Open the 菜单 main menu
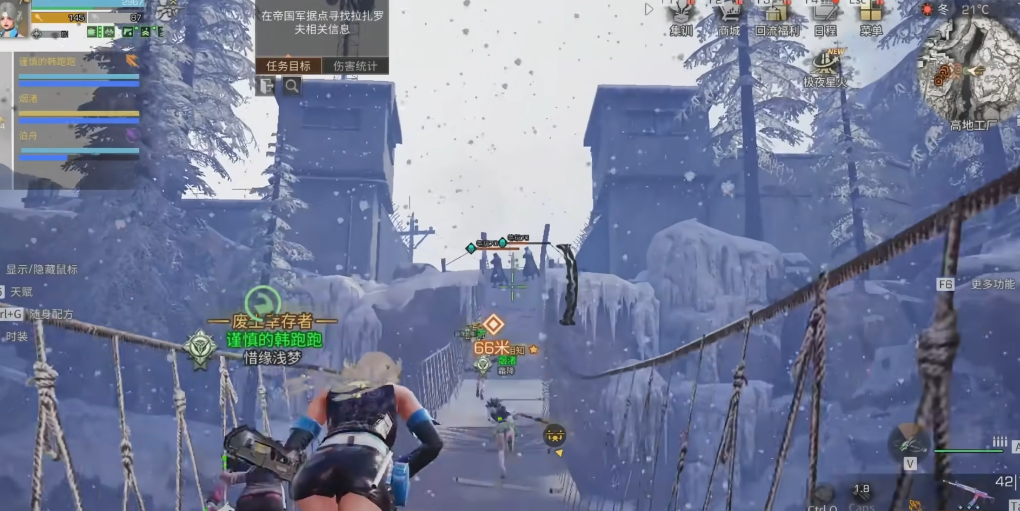1020x511 pixels. point(870,17)
